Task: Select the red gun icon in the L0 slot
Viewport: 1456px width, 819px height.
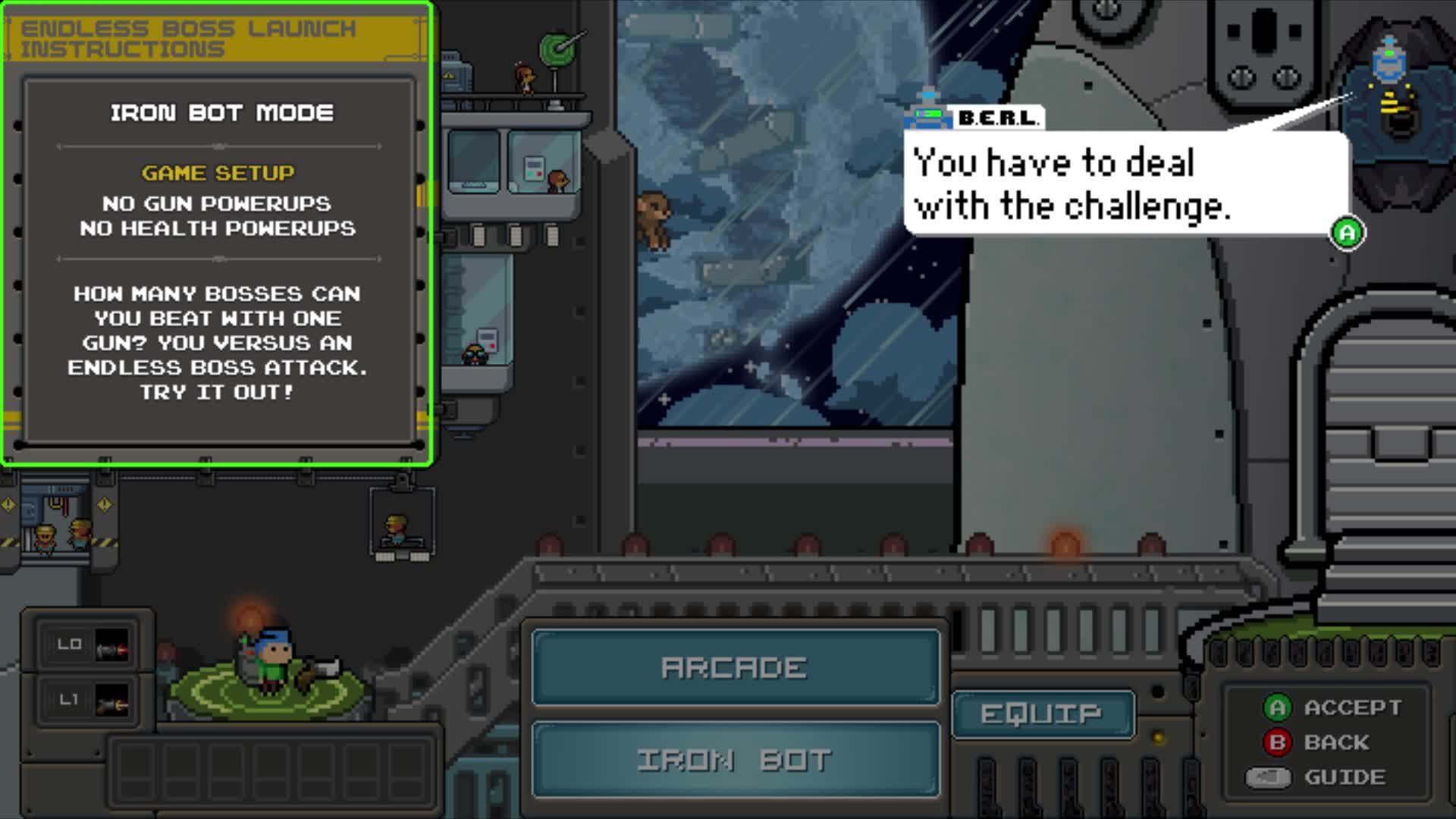Action: point(112,645)
